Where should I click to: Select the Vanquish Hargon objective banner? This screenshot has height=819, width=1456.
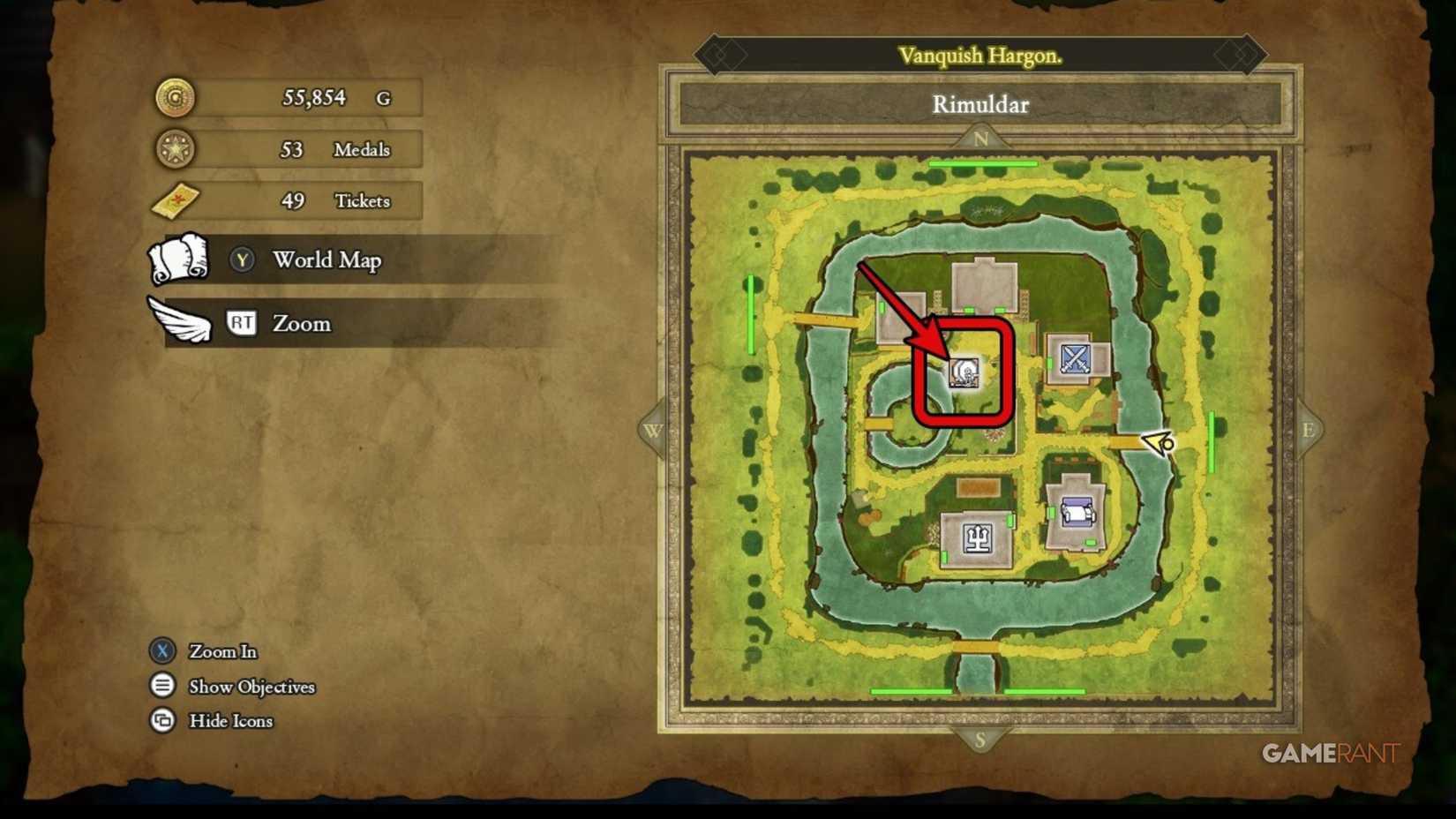tap(979, 55)
